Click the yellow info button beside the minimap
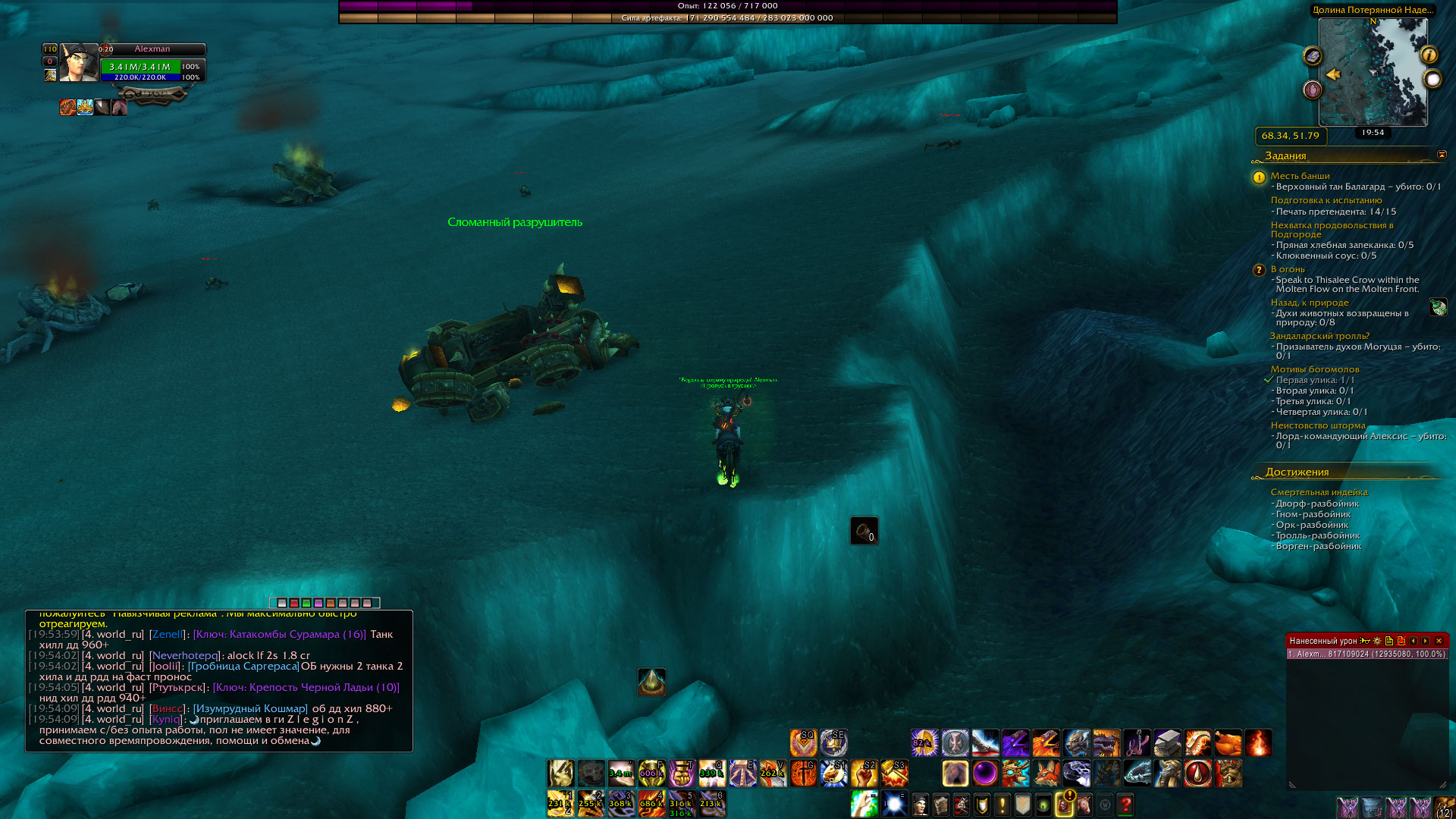The height and width of the screenshot is (819, 1456). [x=1429, y=55]
